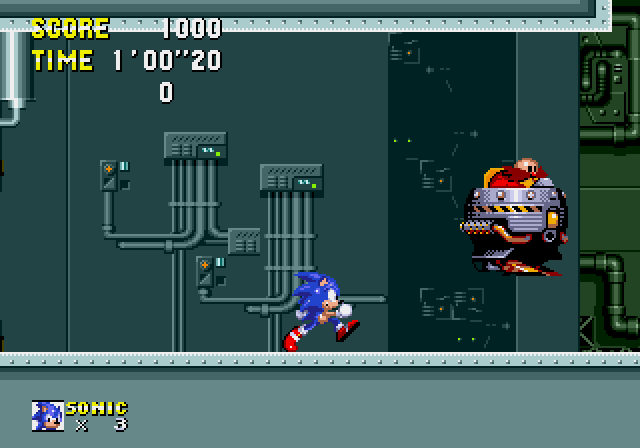Click the Sonic face lives icon
Screen dimensions: 640x448
tap(47, 415)
